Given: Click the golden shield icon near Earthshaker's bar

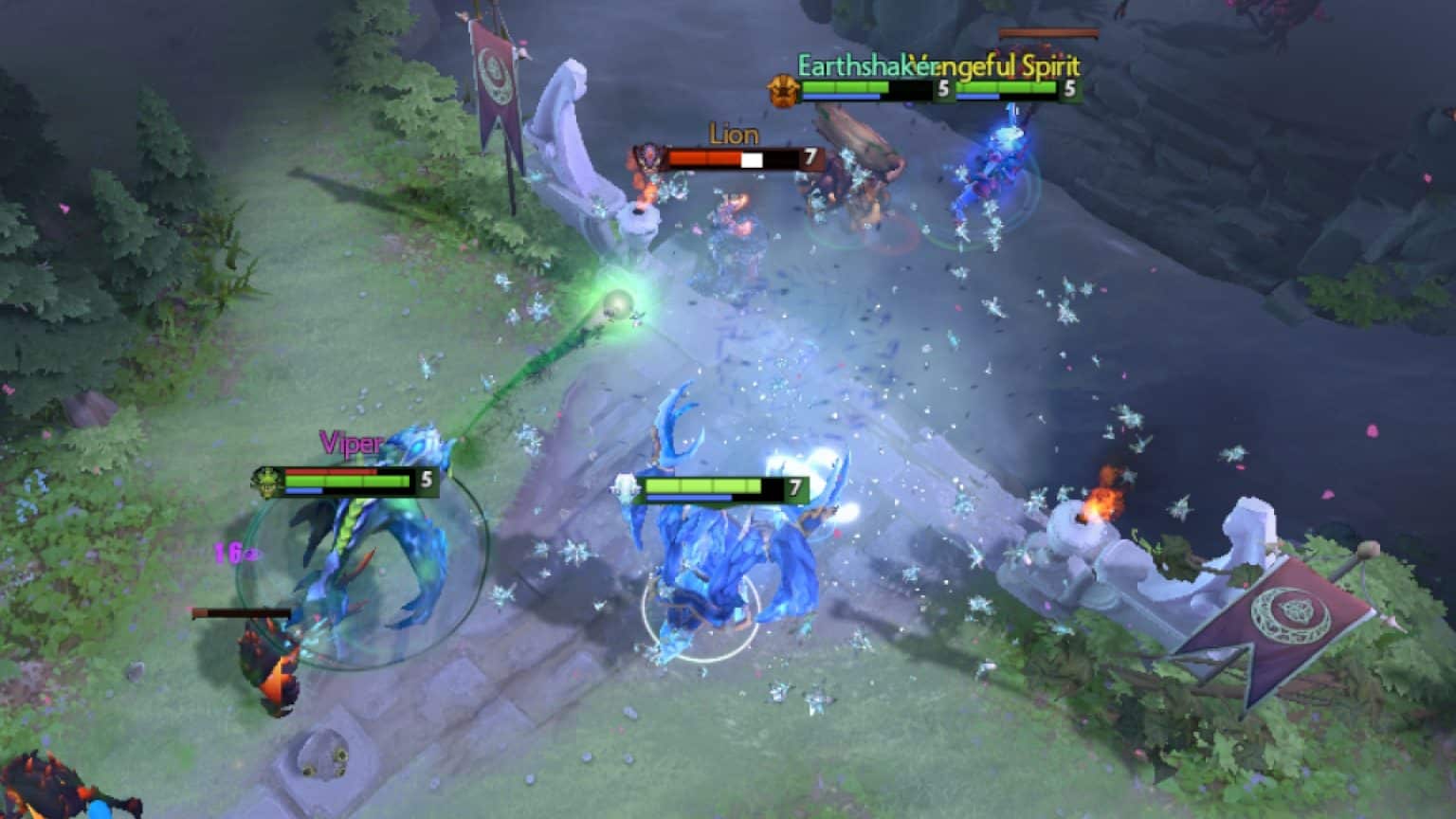Looking at the screenshot, I should click(x=783, y=90).
